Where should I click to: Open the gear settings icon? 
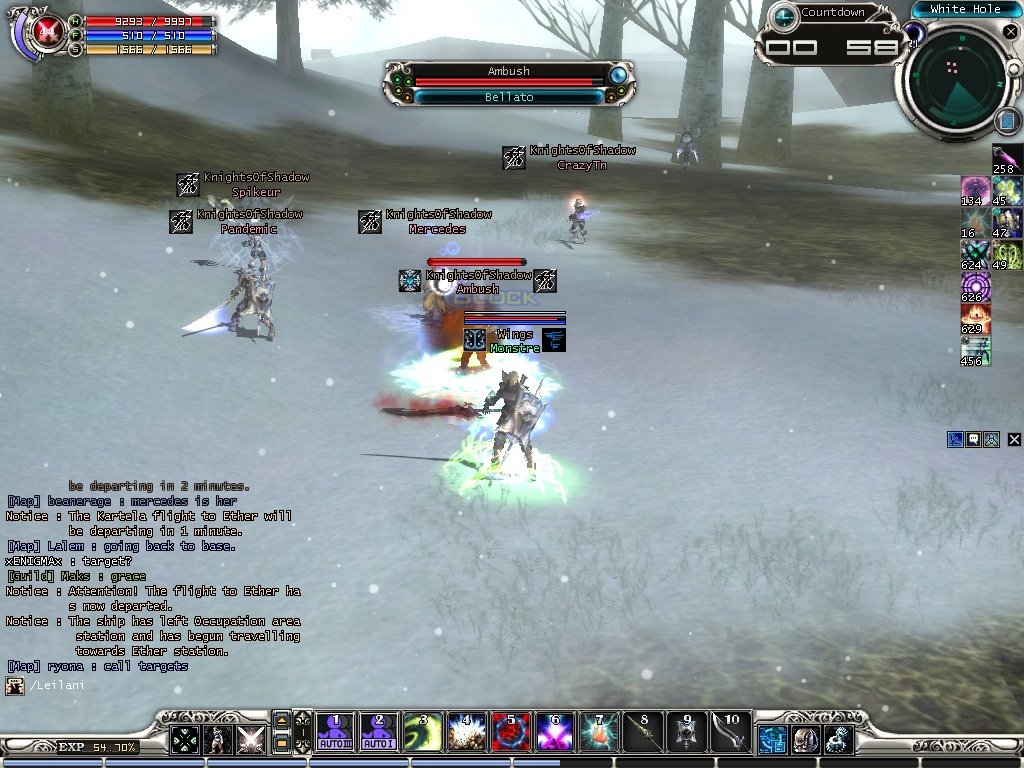click(x=838, y=740)
